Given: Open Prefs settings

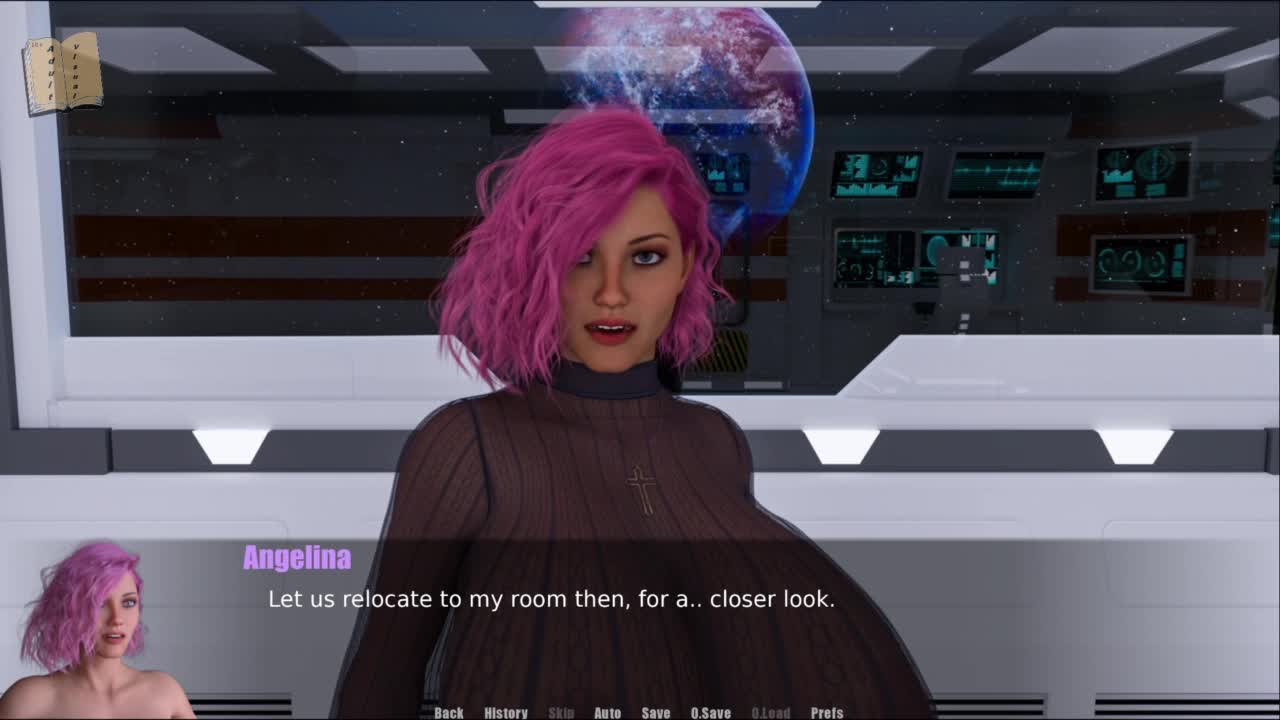Looking at the screenshot, I should tap(827, 712).
